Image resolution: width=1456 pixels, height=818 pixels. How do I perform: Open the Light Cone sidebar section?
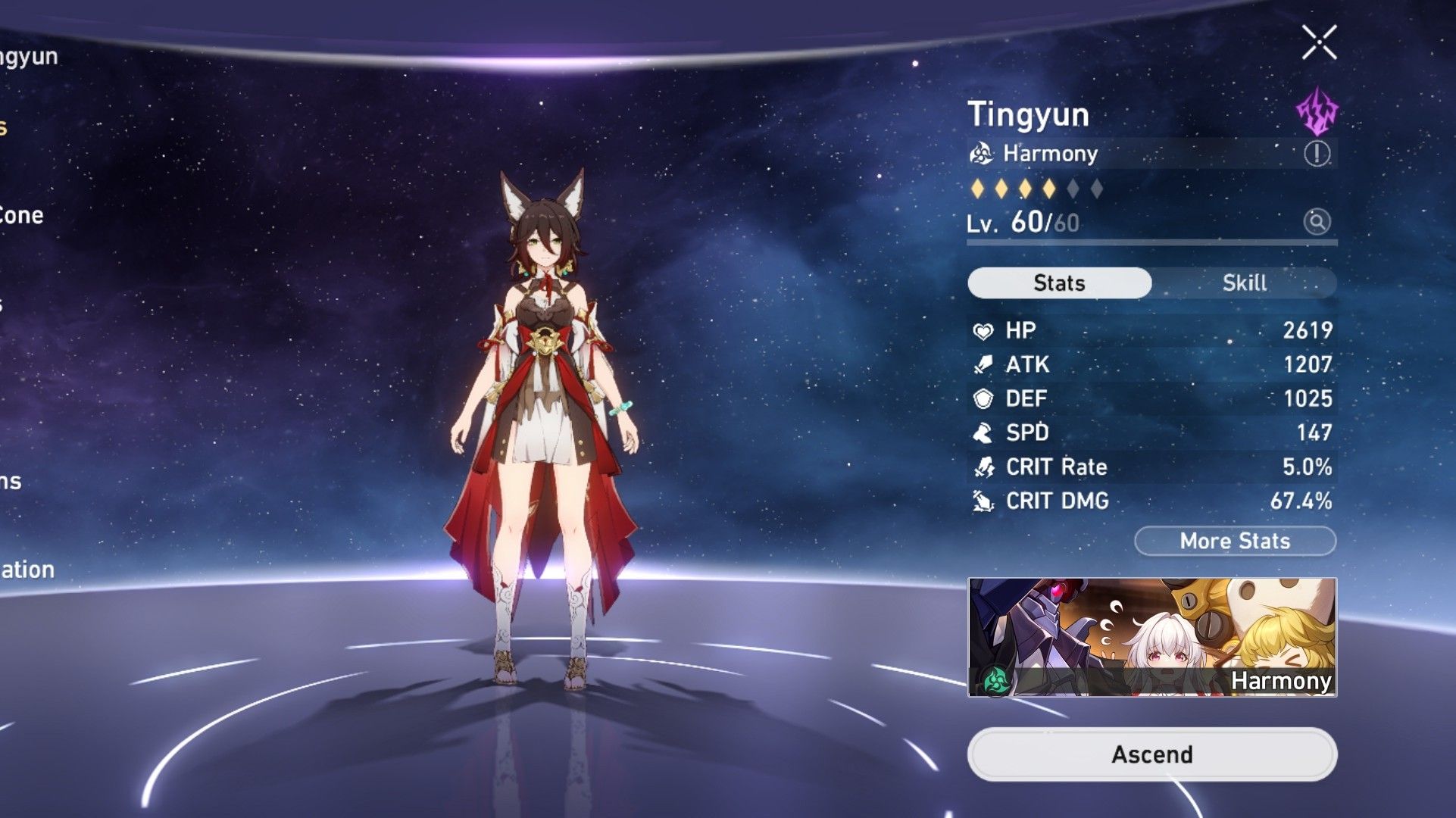tap(23, 216)
